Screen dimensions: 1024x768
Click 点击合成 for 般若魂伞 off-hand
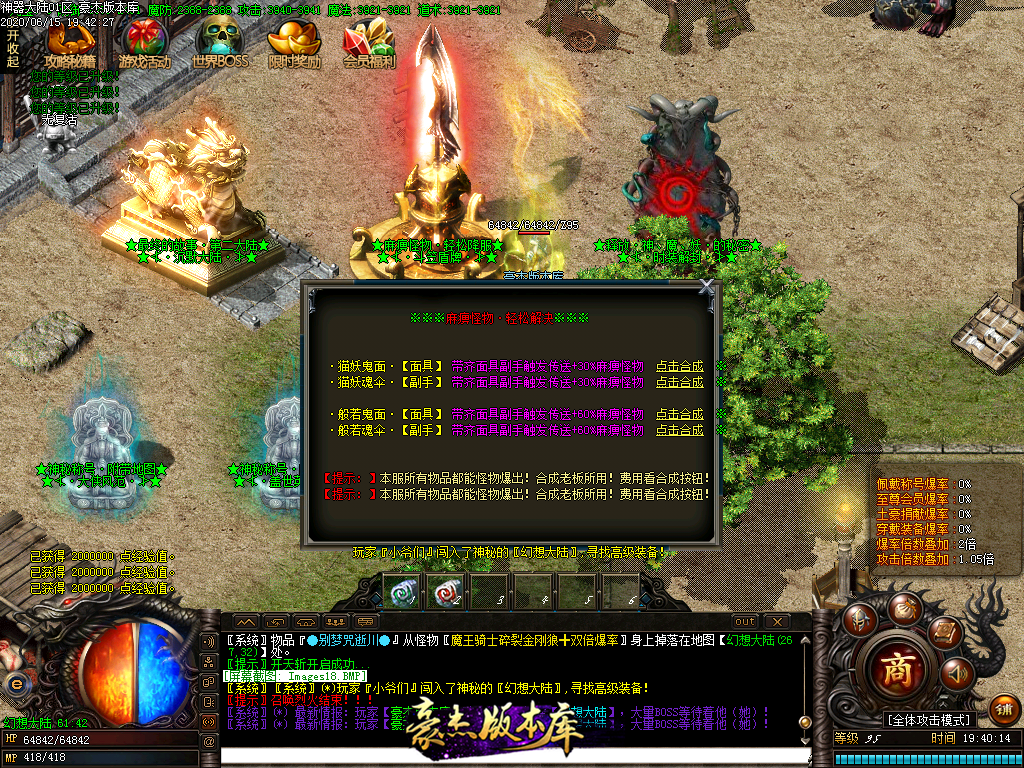[x=679, y=430]
